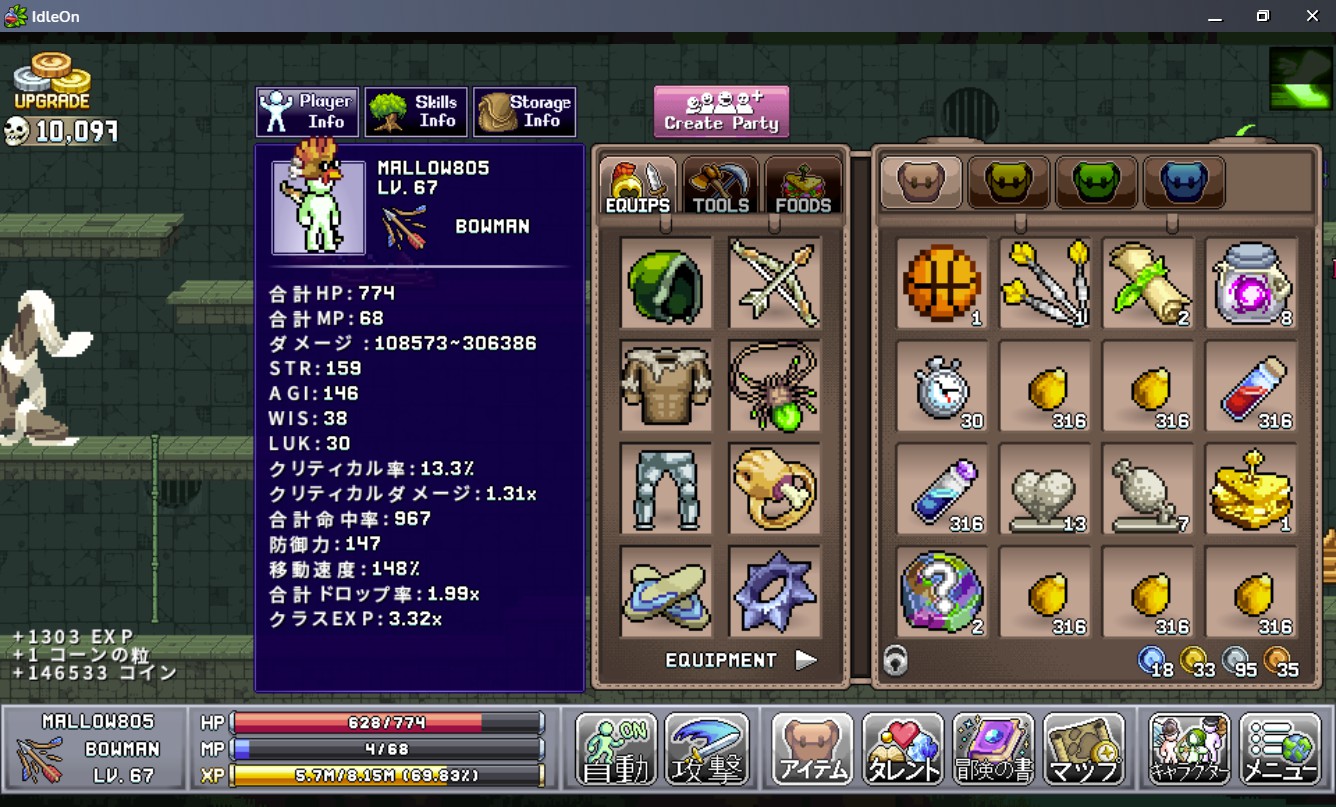
Task: Open the Player Info tab
Action: tap(306, 111)
